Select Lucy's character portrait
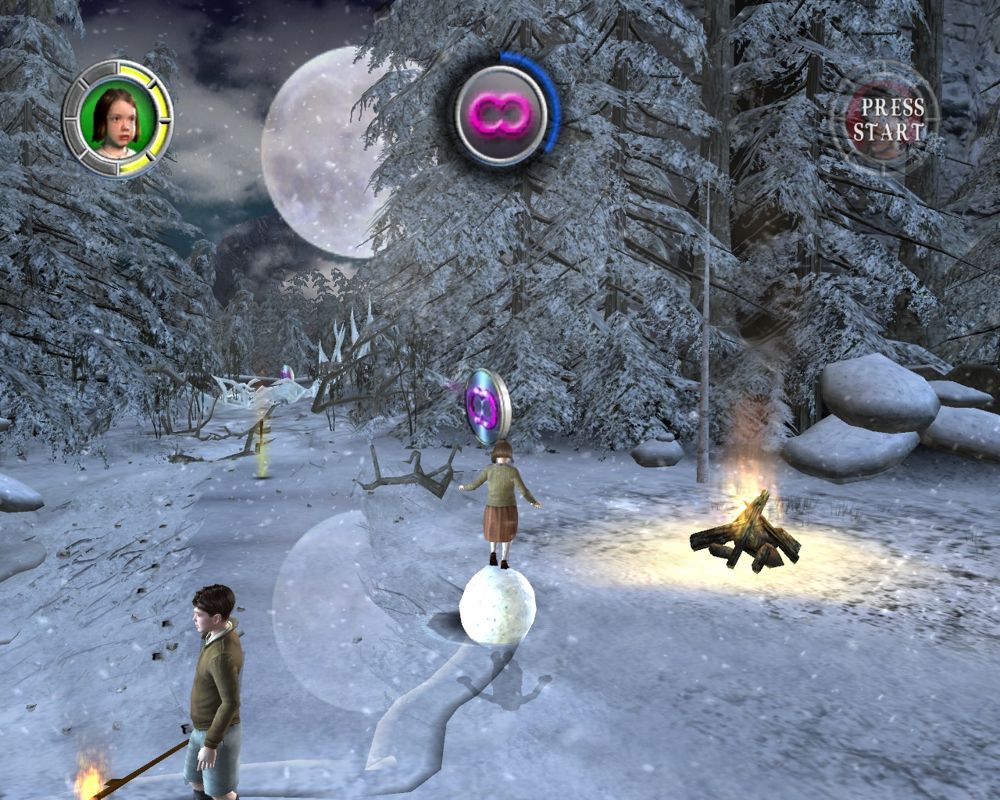 click(117, 119)
